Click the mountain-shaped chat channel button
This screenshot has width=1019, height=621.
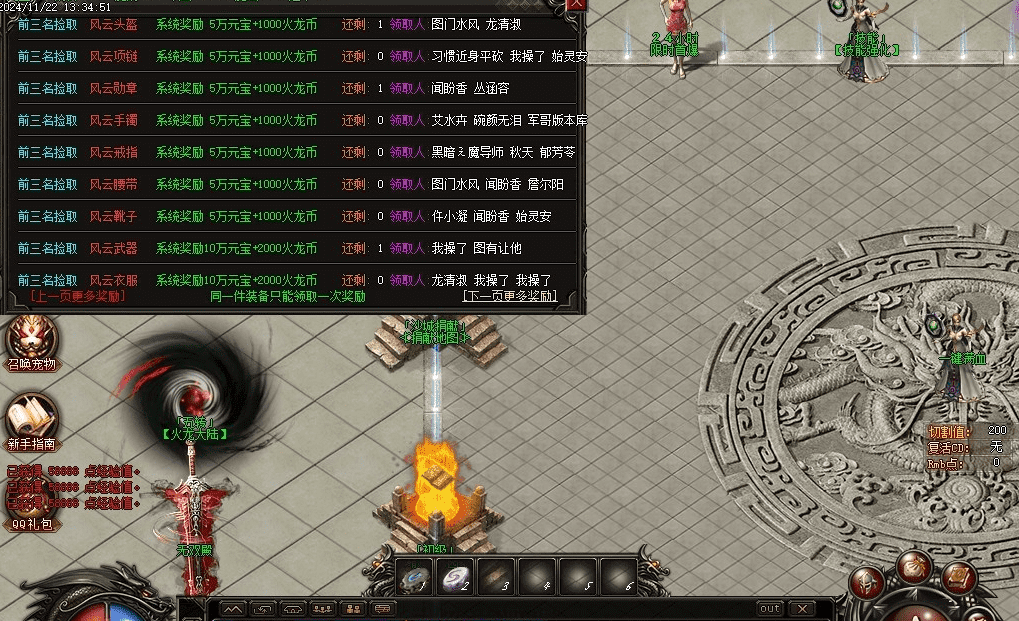click(x=232, y=608)
